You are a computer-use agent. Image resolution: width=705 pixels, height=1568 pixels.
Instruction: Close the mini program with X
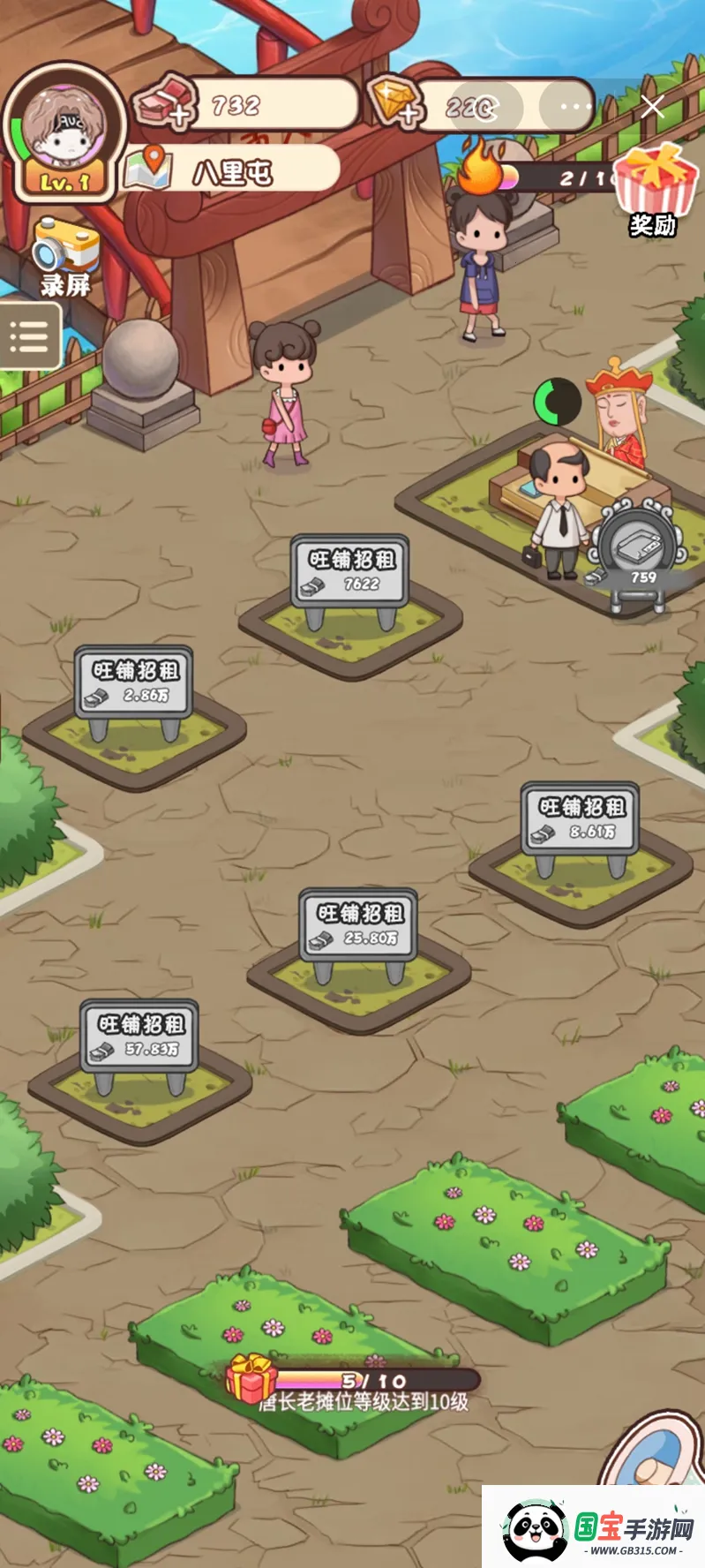pos(653,107)
